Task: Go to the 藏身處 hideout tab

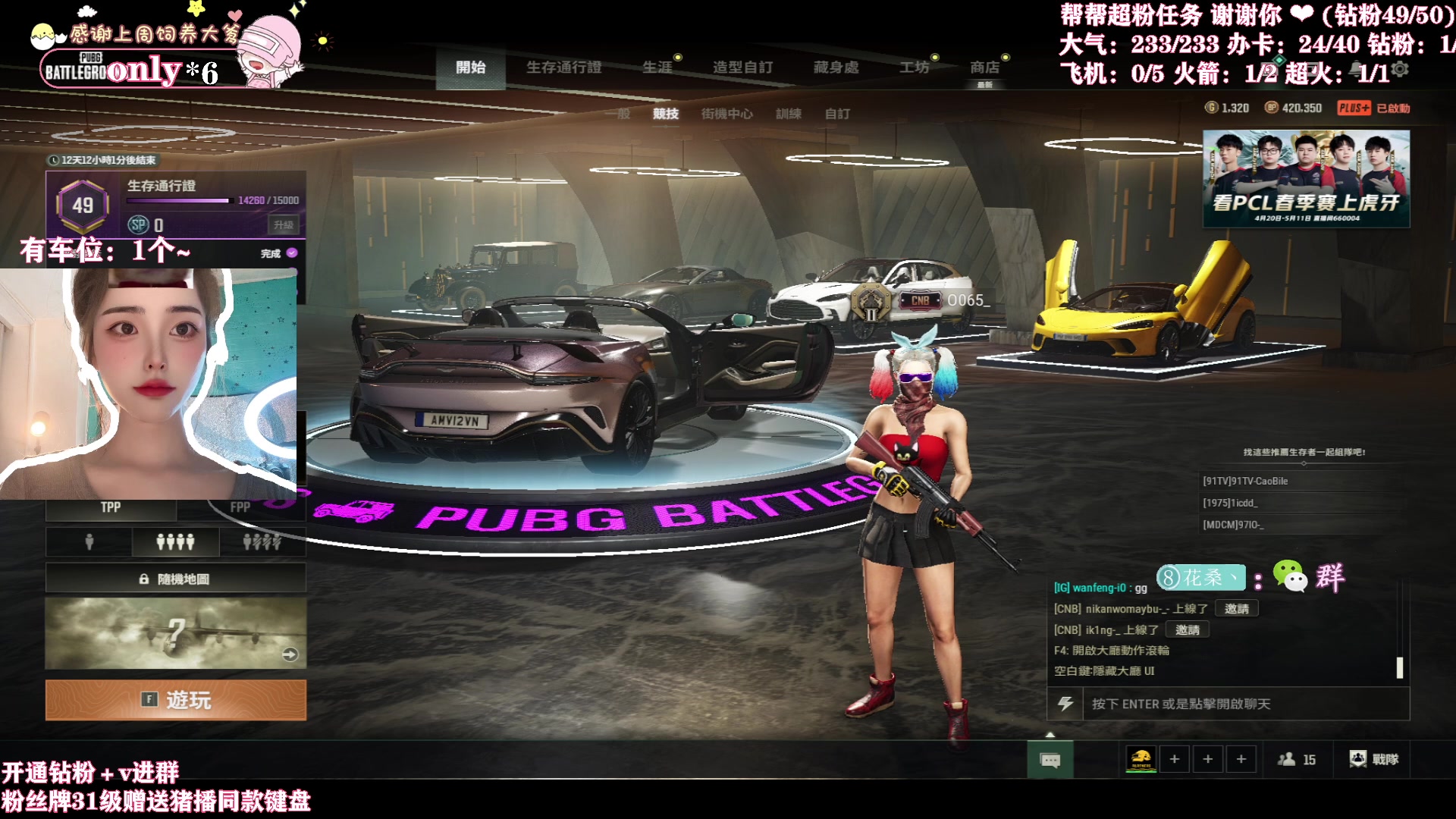Action: (x=836, y=67)
